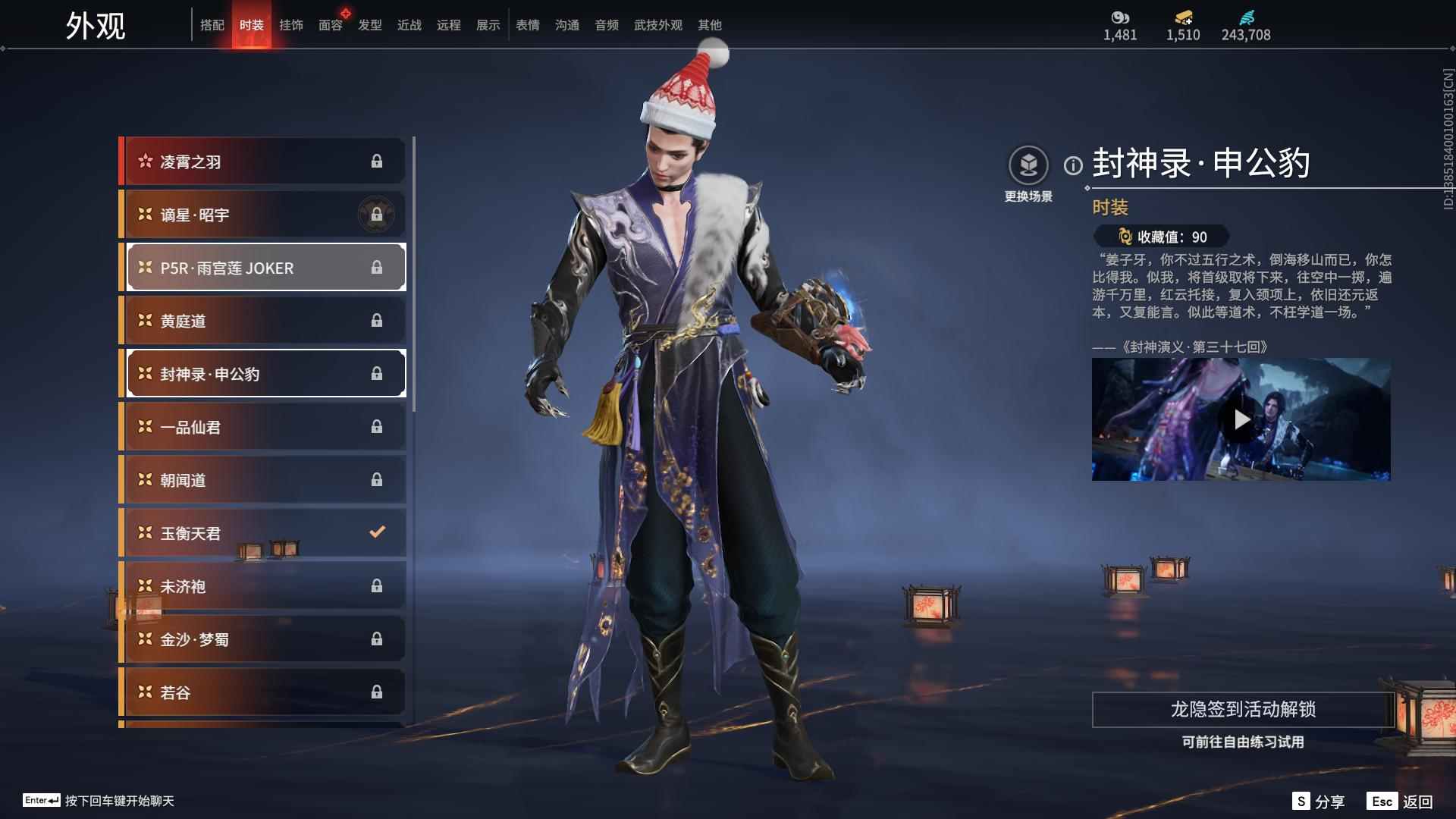The image size is (1456, 819).
Task: Play the 申公豹 outfit preview video
Action: 1241,419
